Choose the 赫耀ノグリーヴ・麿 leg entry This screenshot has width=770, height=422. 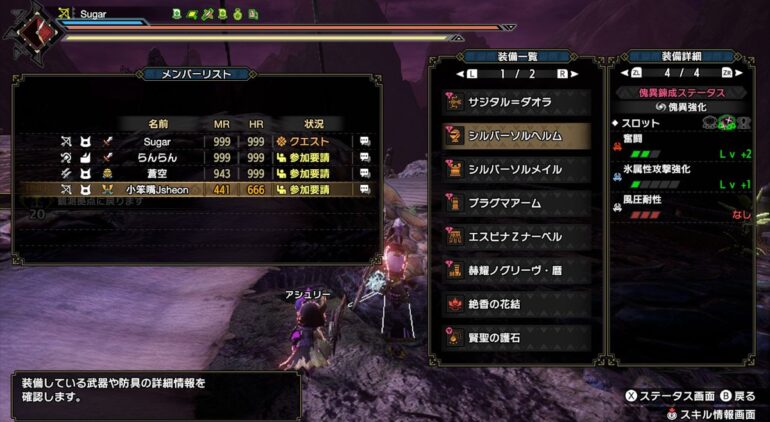pos(516,270)
